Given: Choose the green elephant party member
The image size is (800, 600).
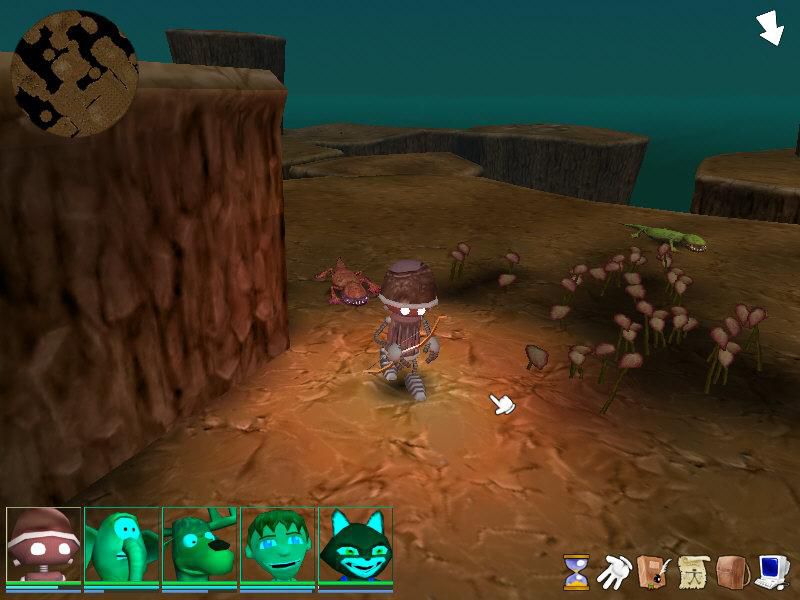Looking at the screenshot, I should coord(122,546).
